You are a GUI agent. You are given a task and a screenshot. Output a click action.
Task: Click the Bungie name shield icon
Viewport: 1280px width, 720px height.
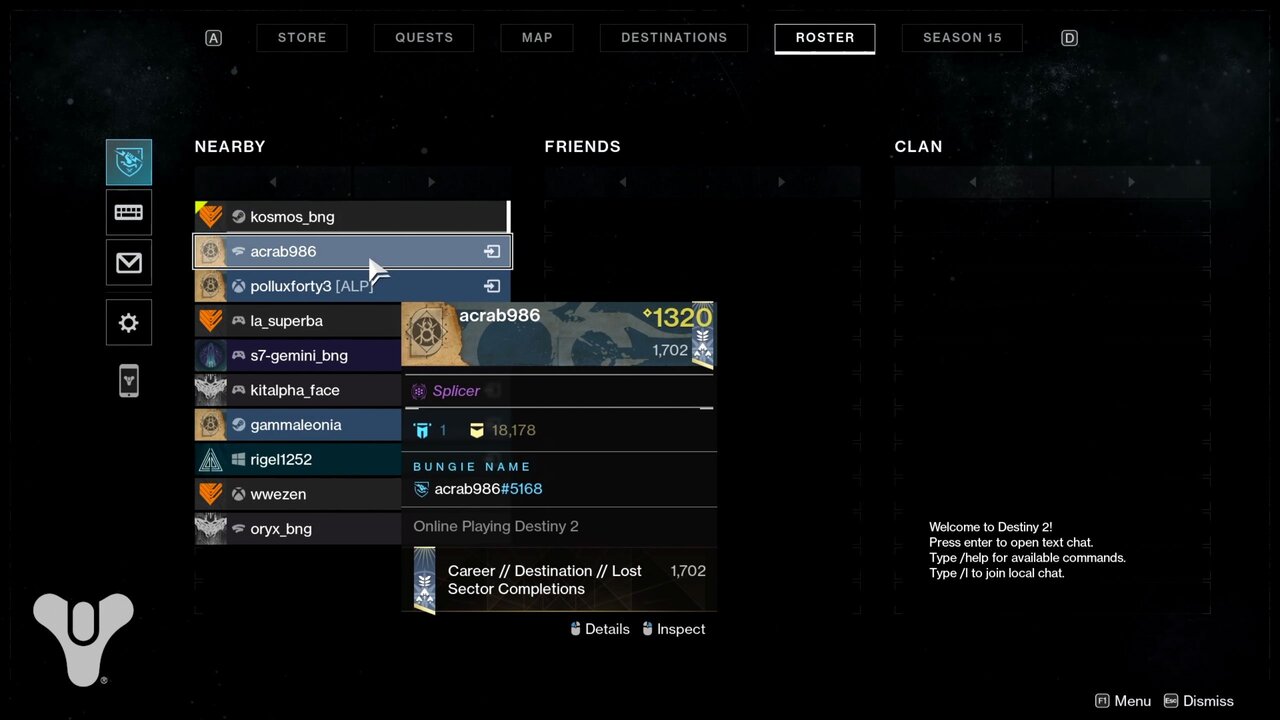(422, 489)
